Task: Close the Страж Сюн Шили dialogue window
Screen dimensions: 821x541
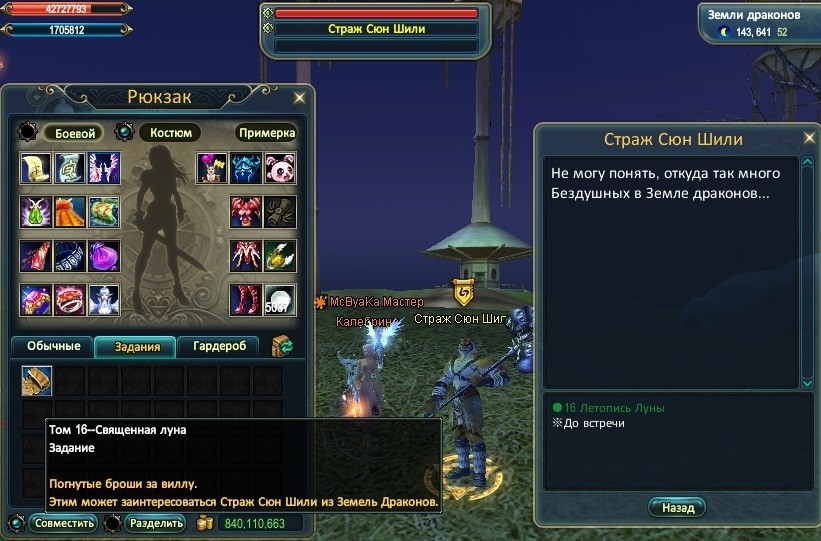Action: tap(808, 138)
